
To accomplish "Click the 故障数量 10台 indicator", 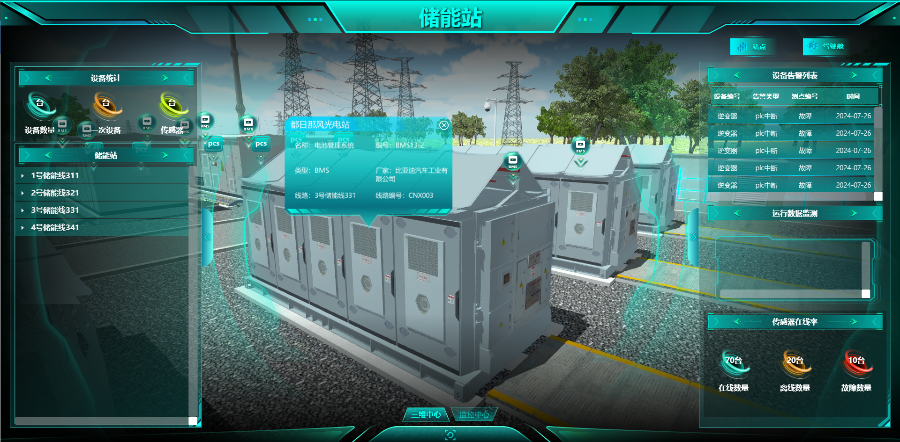I will (856, 370).
